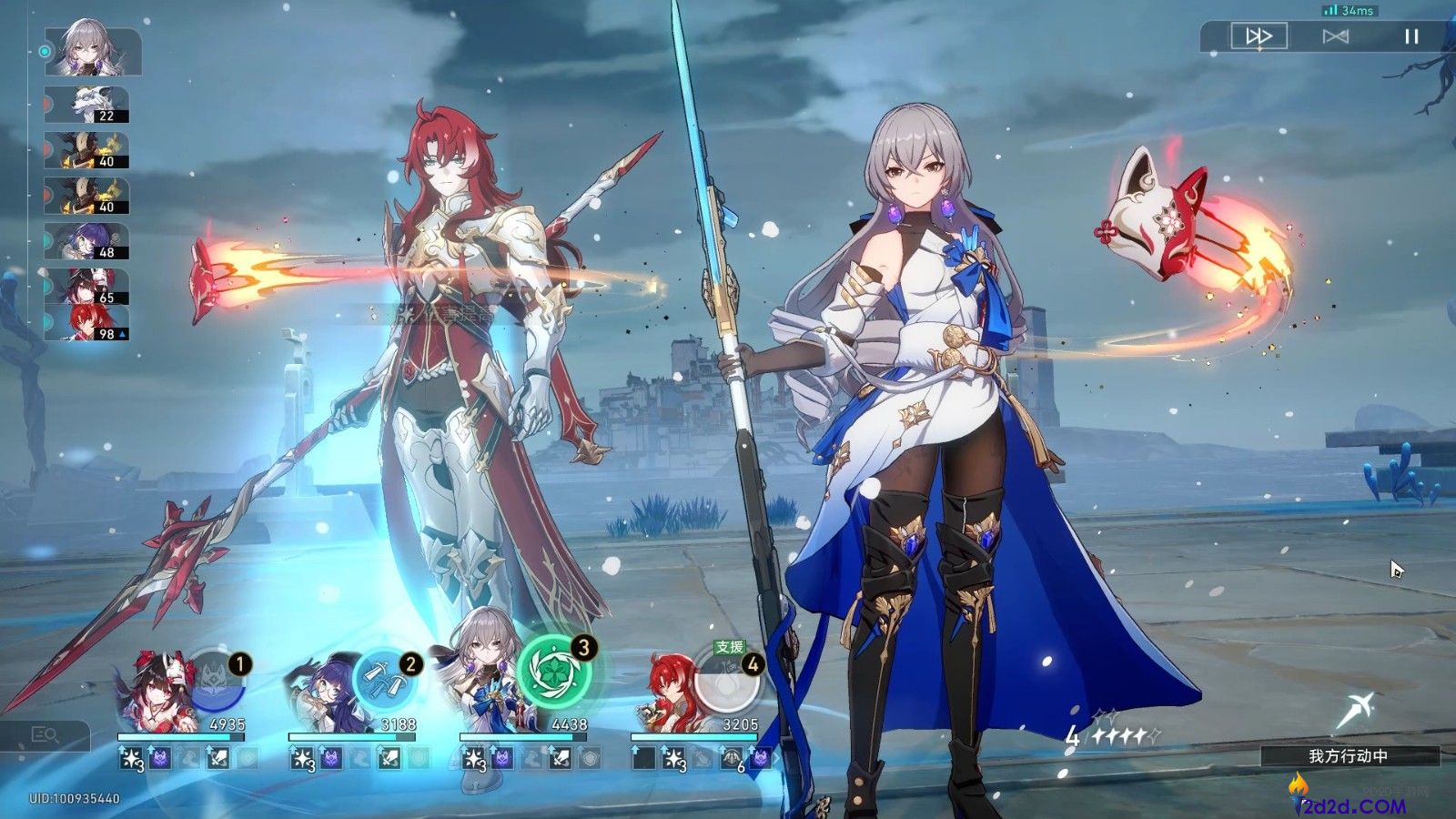Select the masked girl turn card with 65
Screen dimensions: 1456x819
(x=87, y=286)
